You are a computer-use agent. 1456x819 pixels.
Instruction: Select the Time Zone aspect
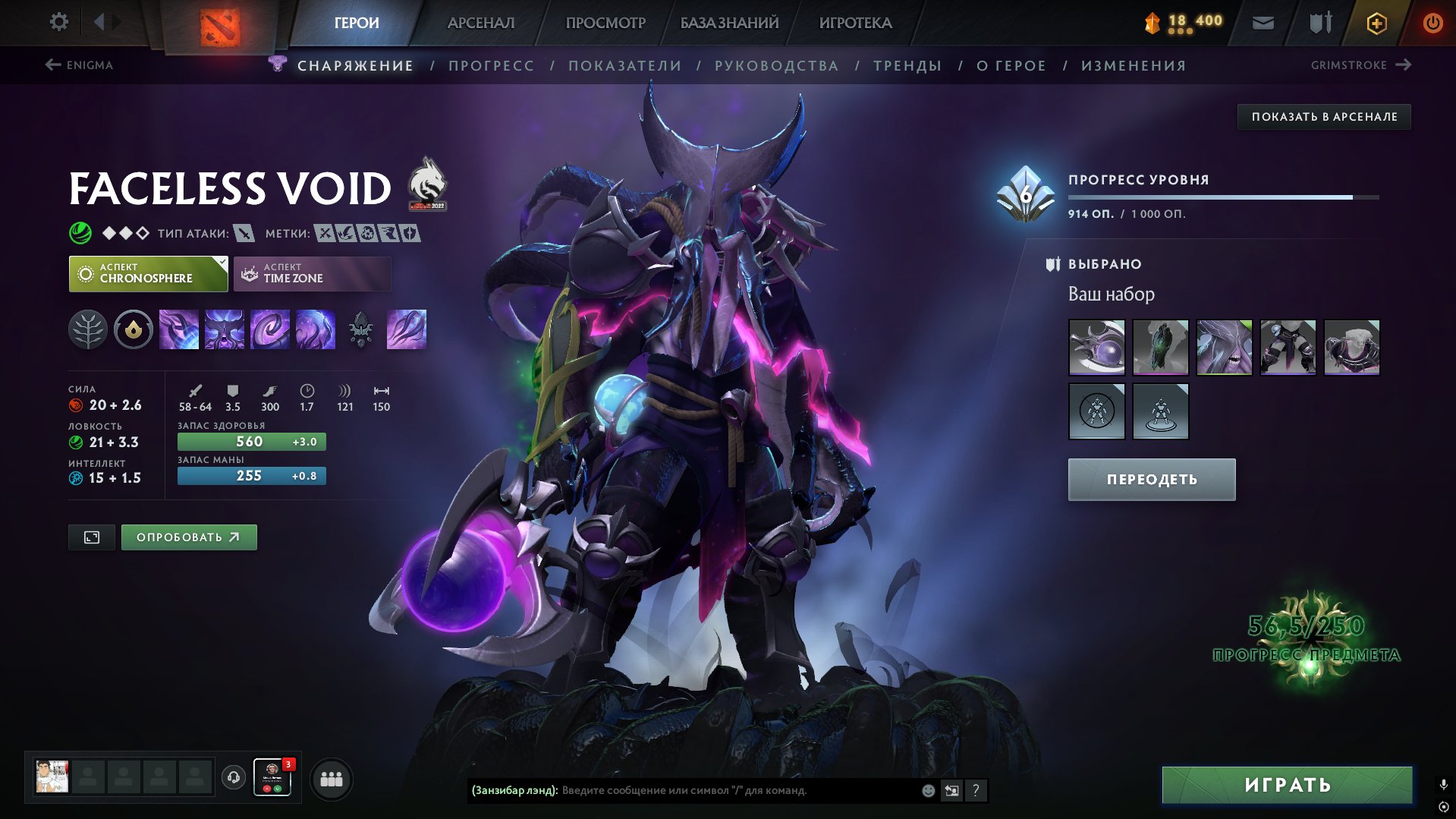point(311,273)
